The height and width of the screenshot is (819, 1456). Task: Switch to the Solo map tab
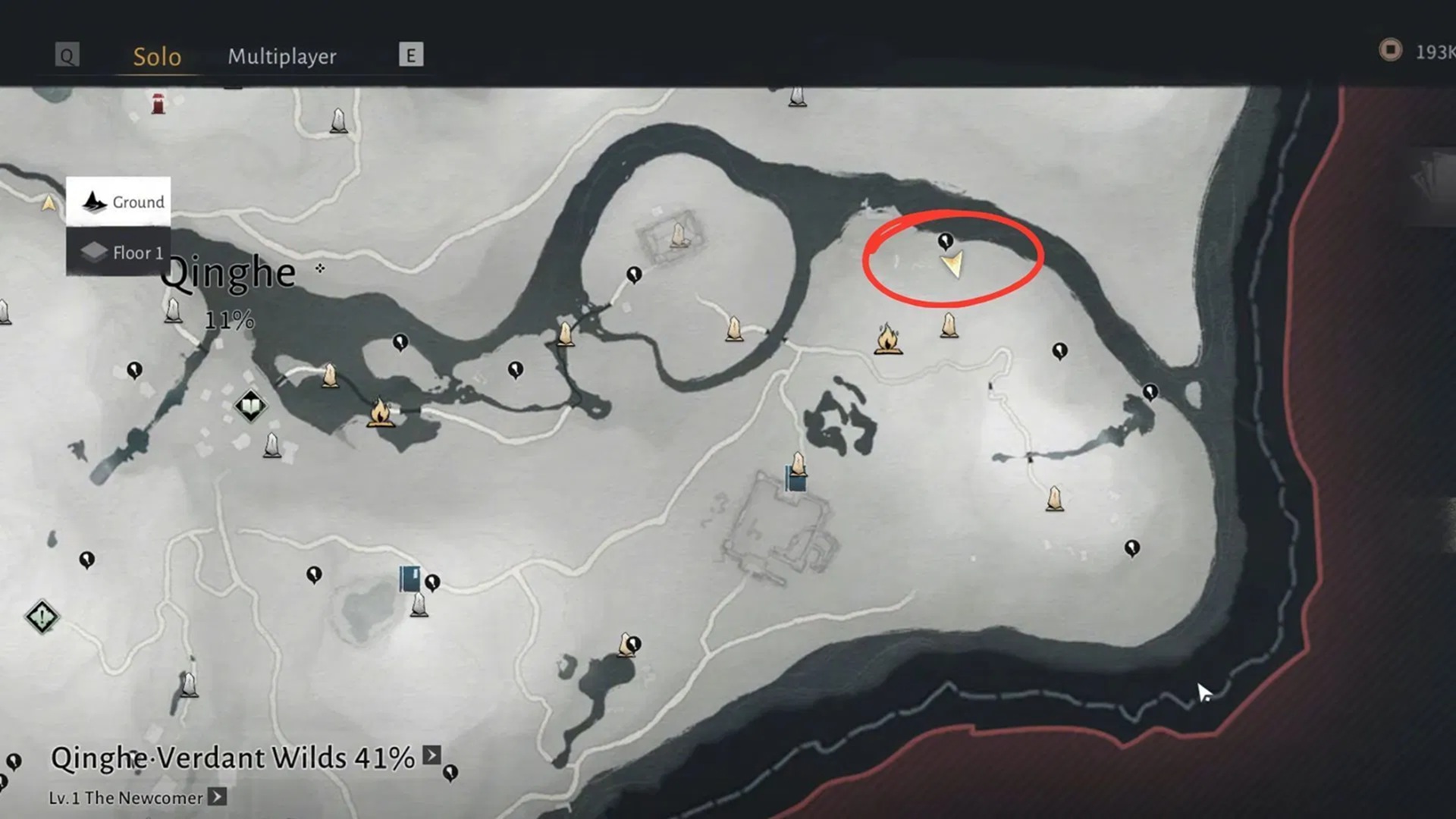click(157, 56)
